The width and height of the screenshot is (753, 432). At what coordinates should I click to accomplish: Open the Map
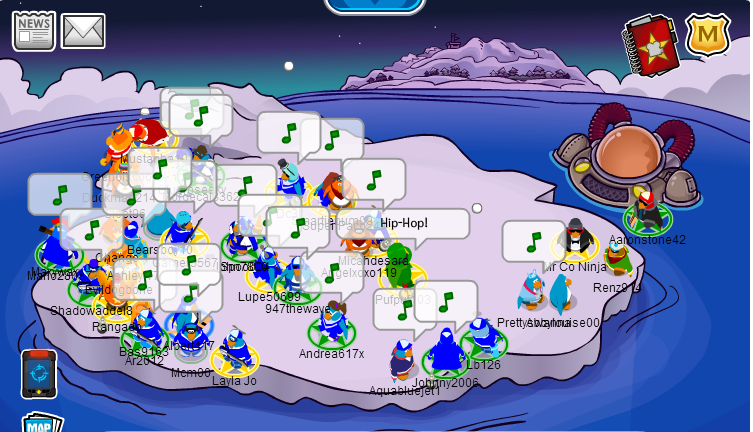point(41,424)
